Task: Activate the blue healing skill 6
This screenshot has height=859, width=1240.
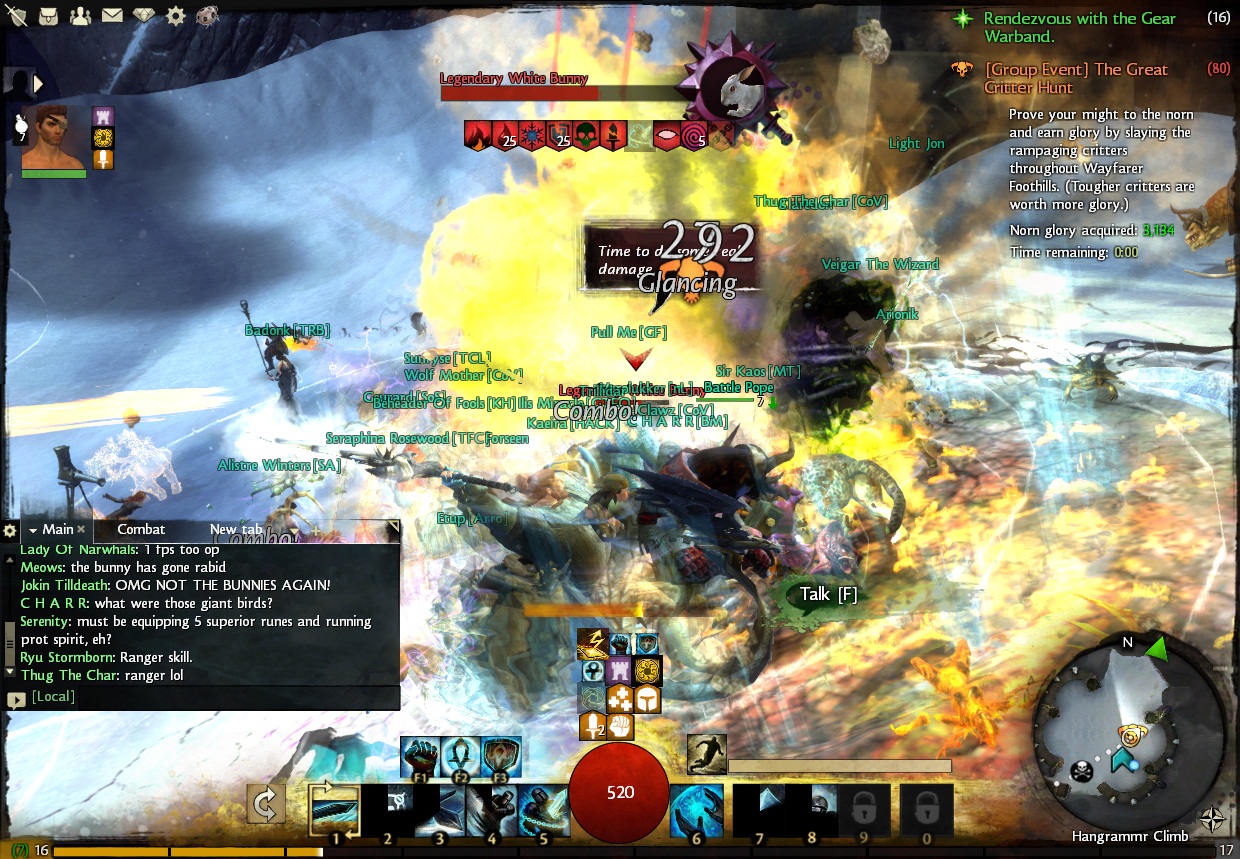Action: point(695,809)
